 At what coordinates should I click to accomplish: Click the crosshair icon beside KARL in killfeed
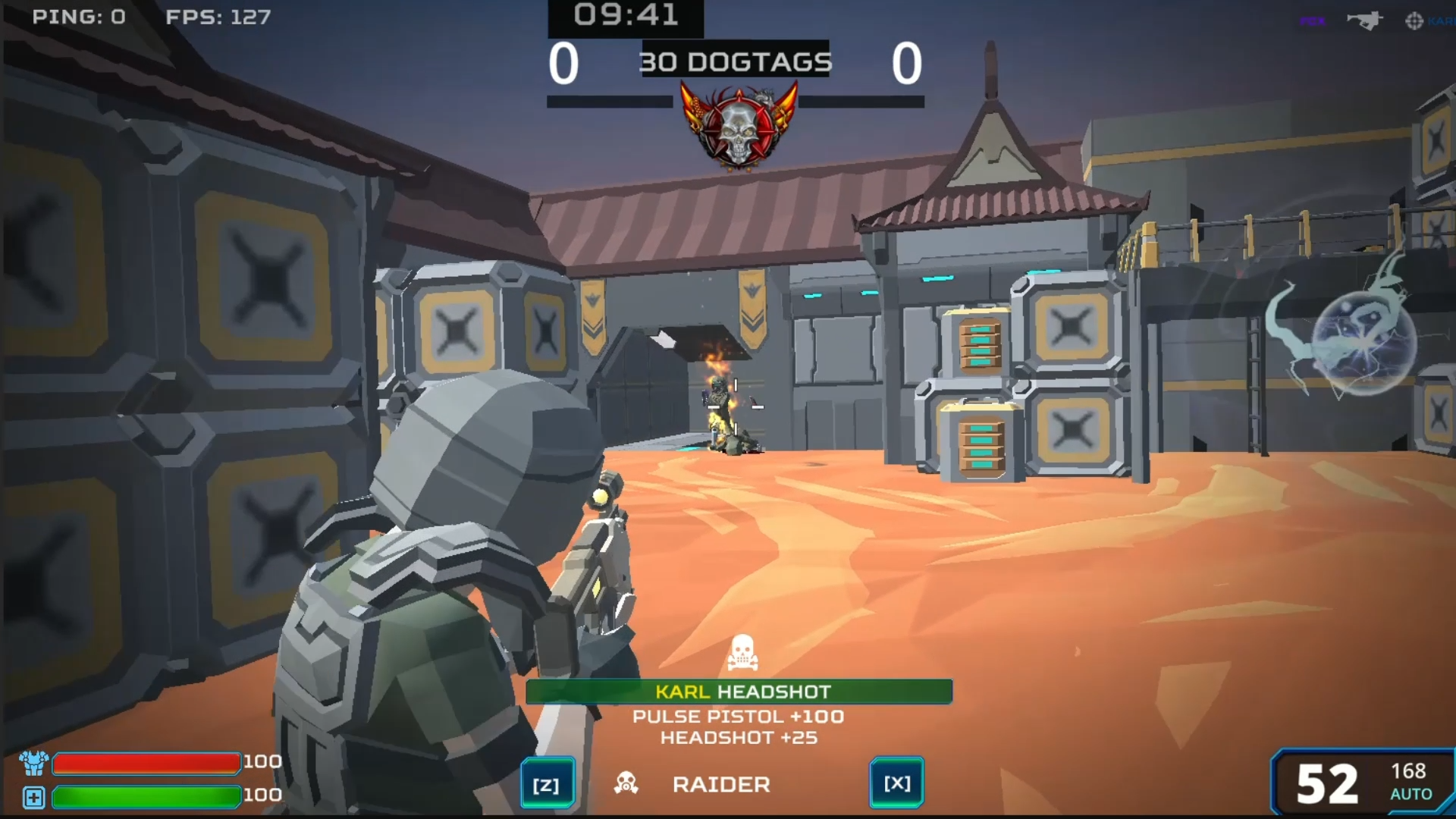click(x=1414, y=20)
